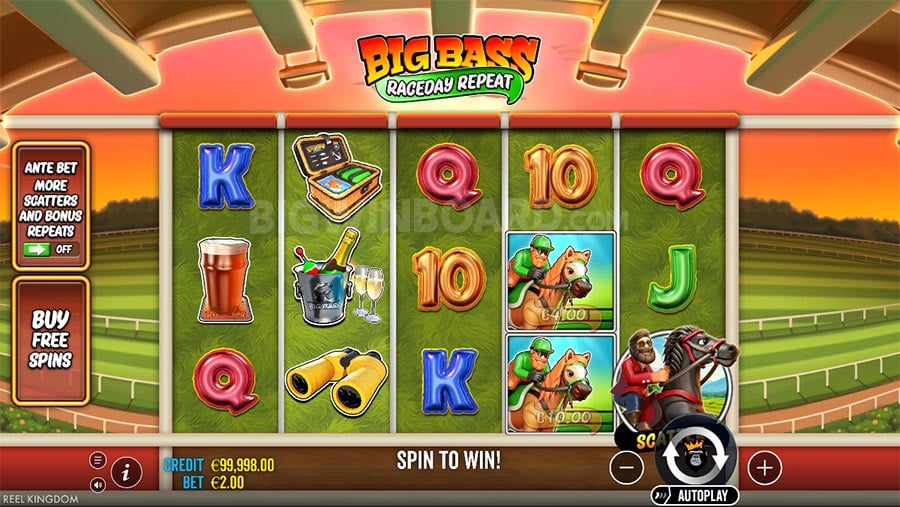Screen dimensions: 900x507
Task: Open the hamburger settings menu
Action: pos(98,460)
